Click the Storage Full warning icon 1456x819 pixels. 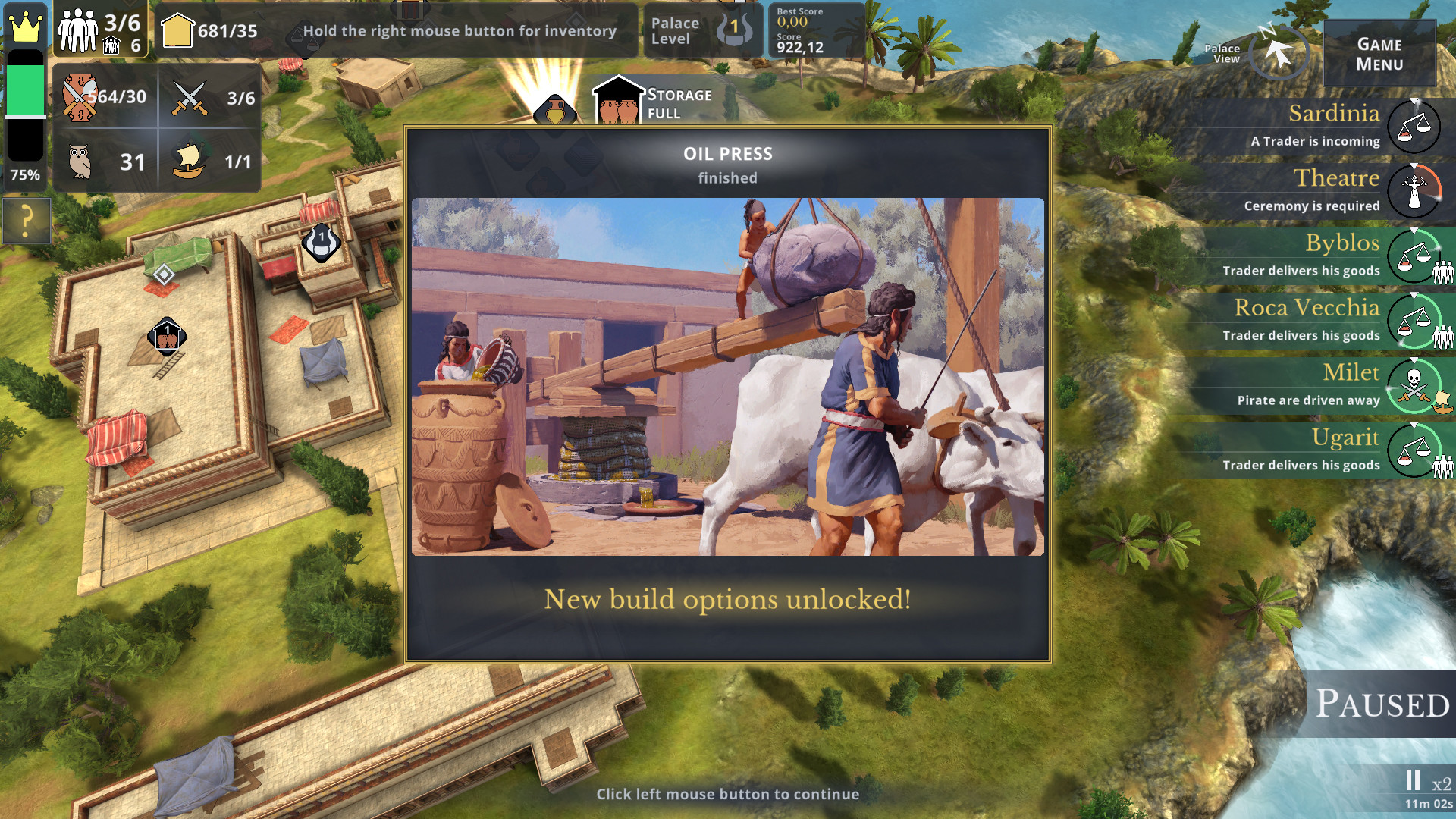coord(619,102)
